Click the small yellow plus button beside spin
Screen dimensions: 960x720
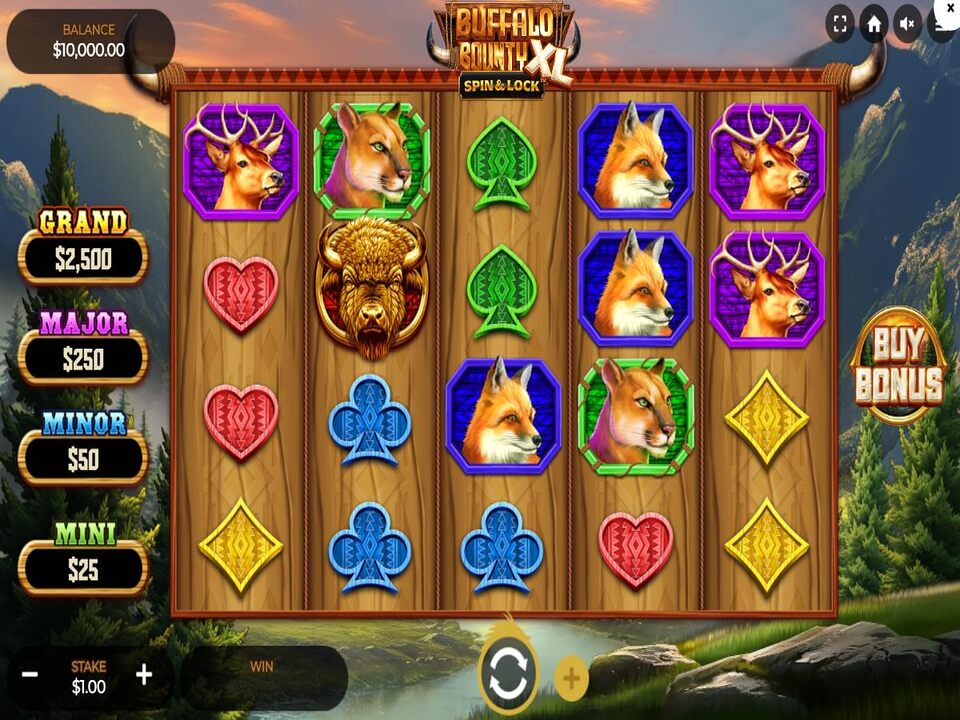571,679
